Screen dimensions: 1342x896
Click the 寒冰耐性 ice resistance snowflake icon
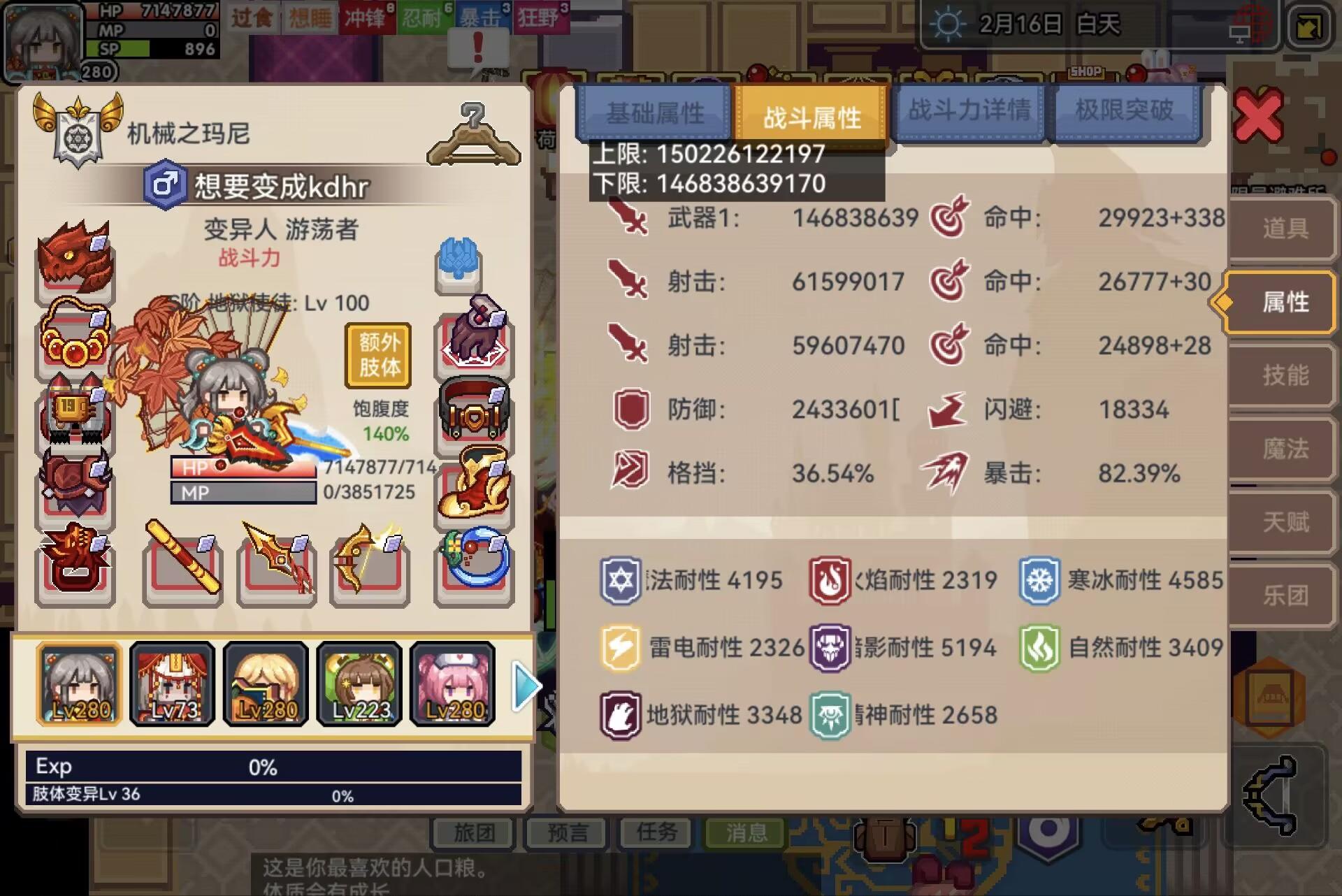tap(1039, 579)
